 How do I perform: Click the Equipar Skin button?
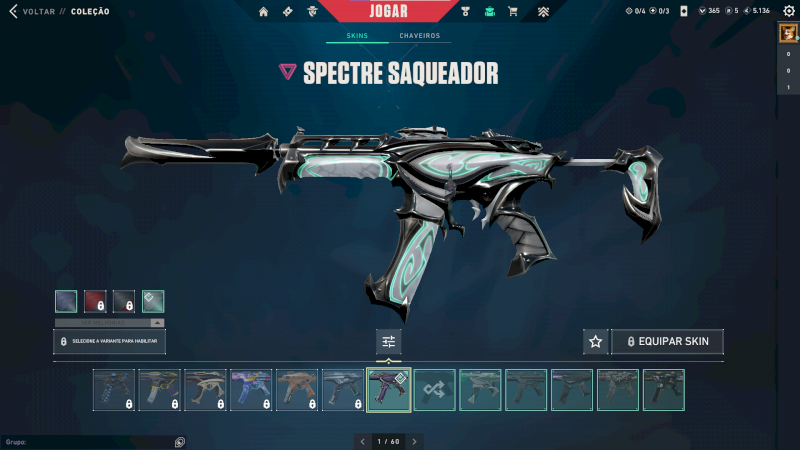667,342
